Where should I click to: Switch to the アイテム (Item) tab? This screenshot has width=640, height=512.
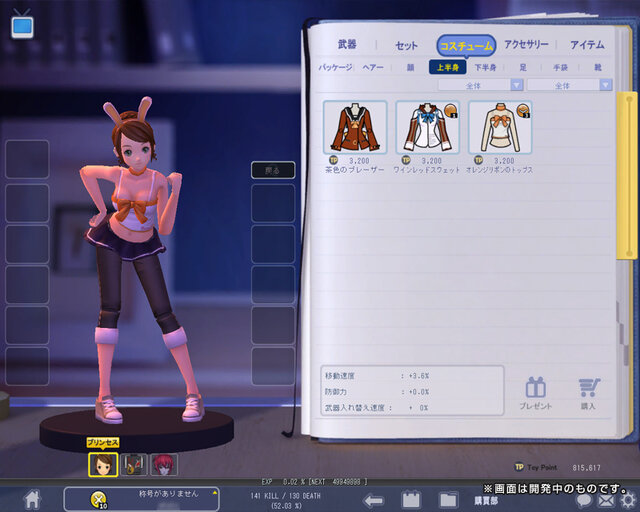(x=587, y=45)
